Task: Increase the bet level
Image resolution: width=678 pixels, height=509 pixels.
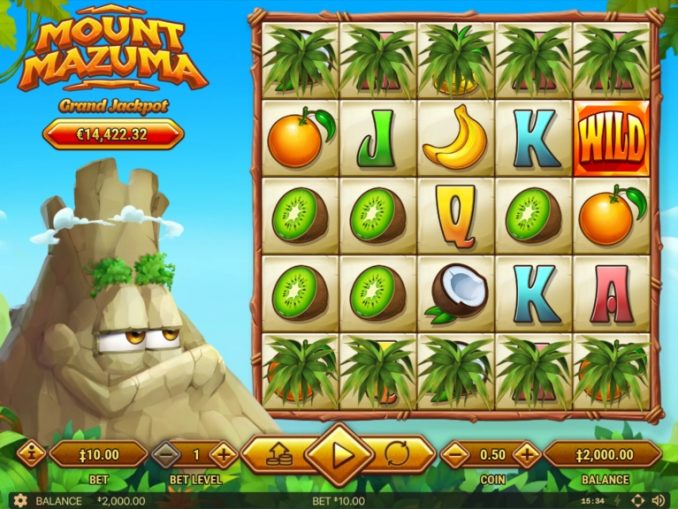Action: 223,455
